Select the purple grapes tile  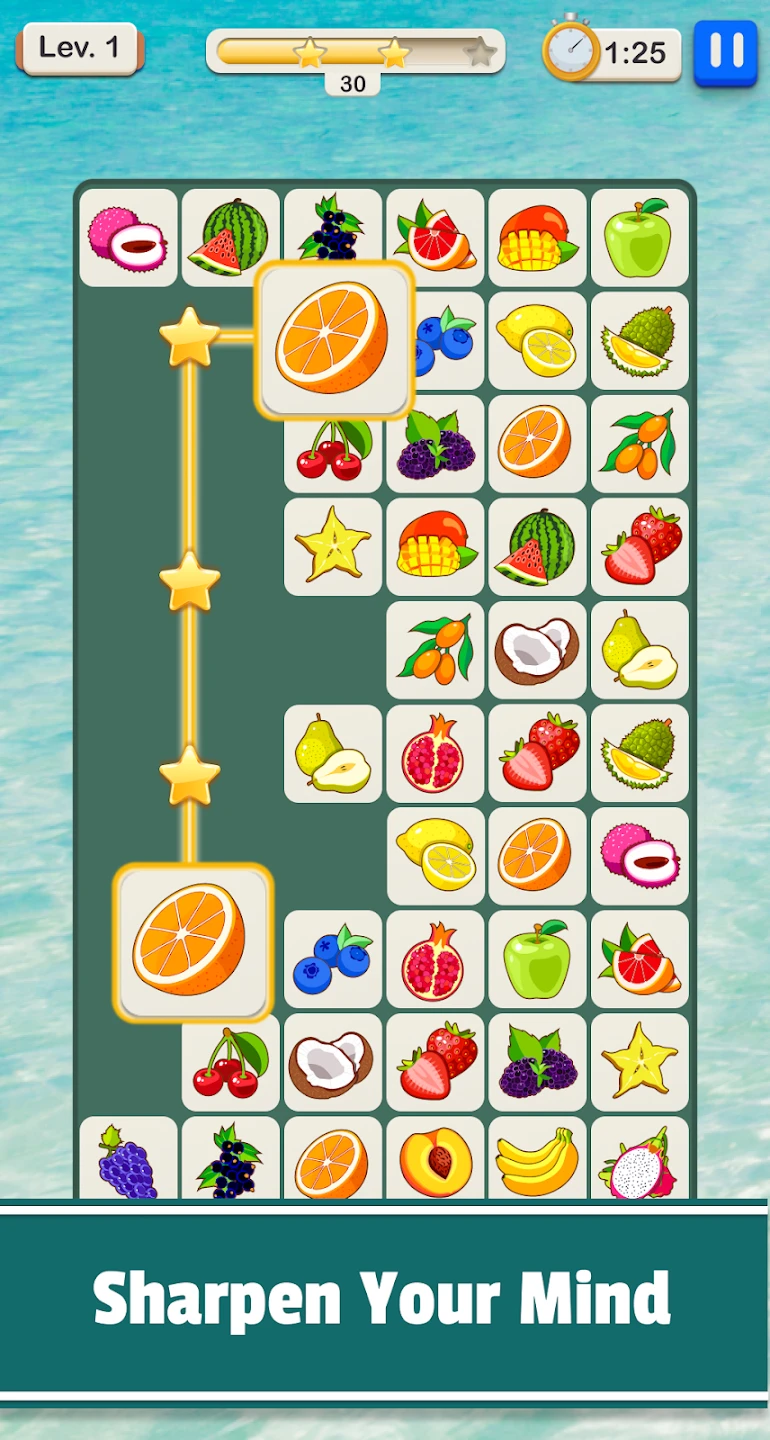click(x=128, y=1160)
